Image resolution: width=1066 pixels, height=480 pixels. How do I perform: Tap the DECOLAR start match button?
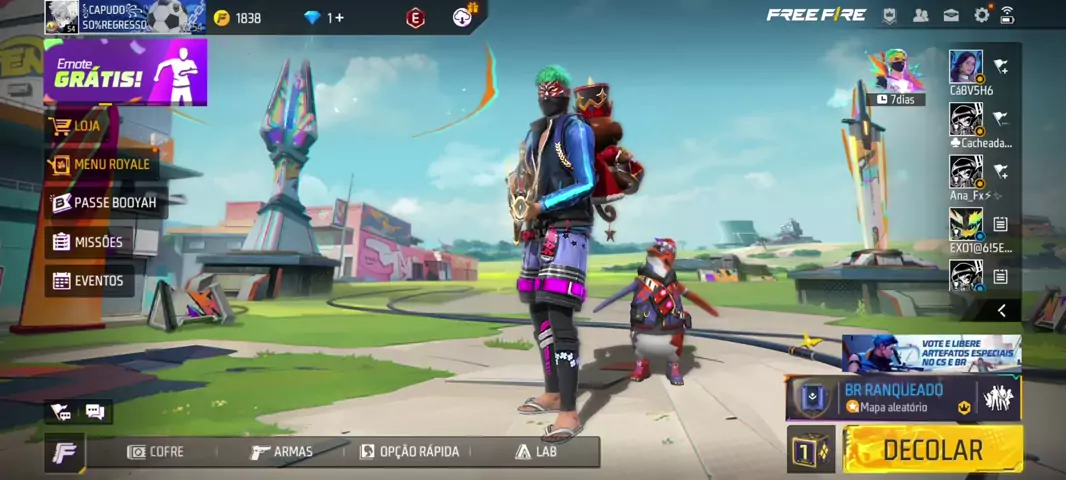click(x=932, y=450)
